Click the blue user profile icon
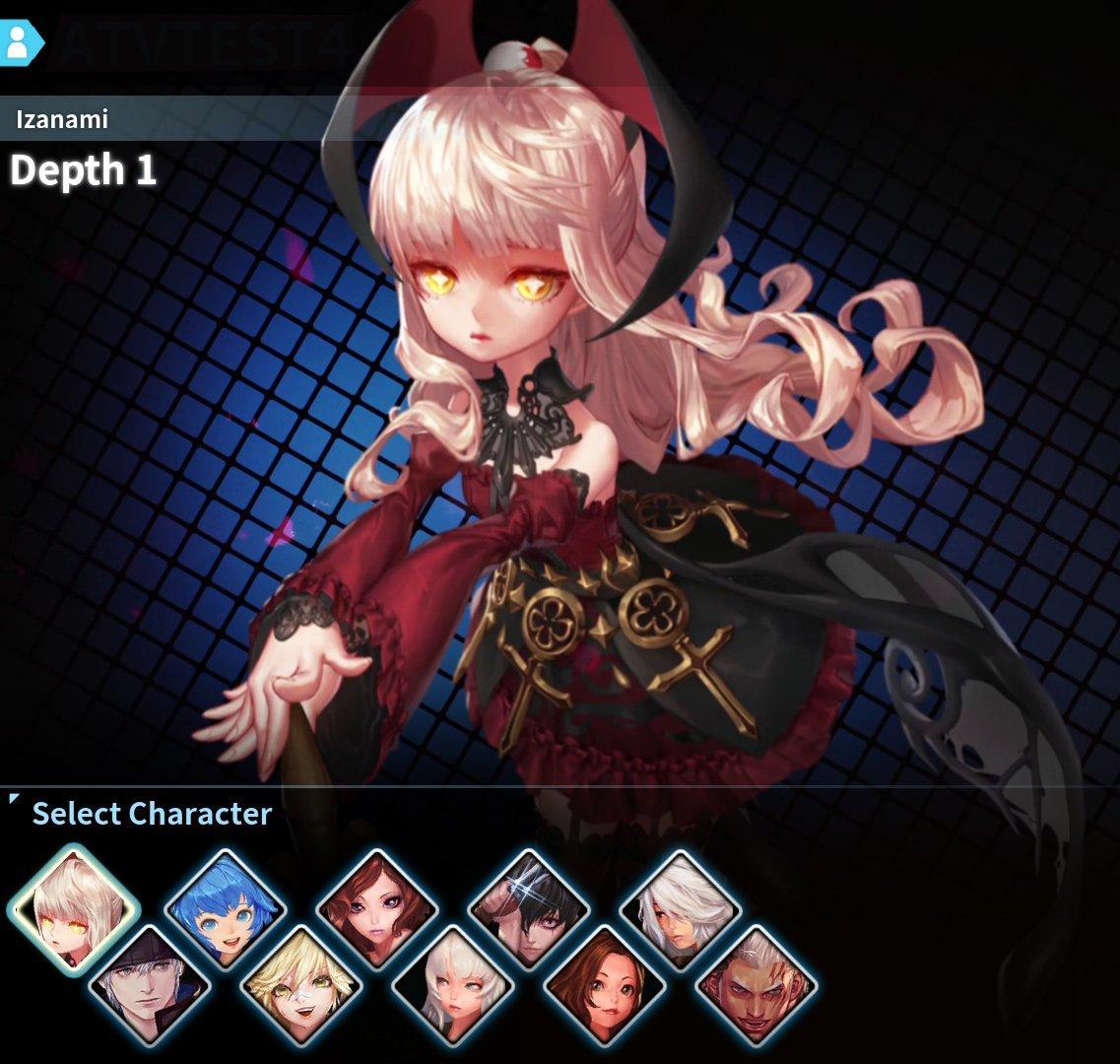1120x1064 pixels. click(x=17, y=40)
